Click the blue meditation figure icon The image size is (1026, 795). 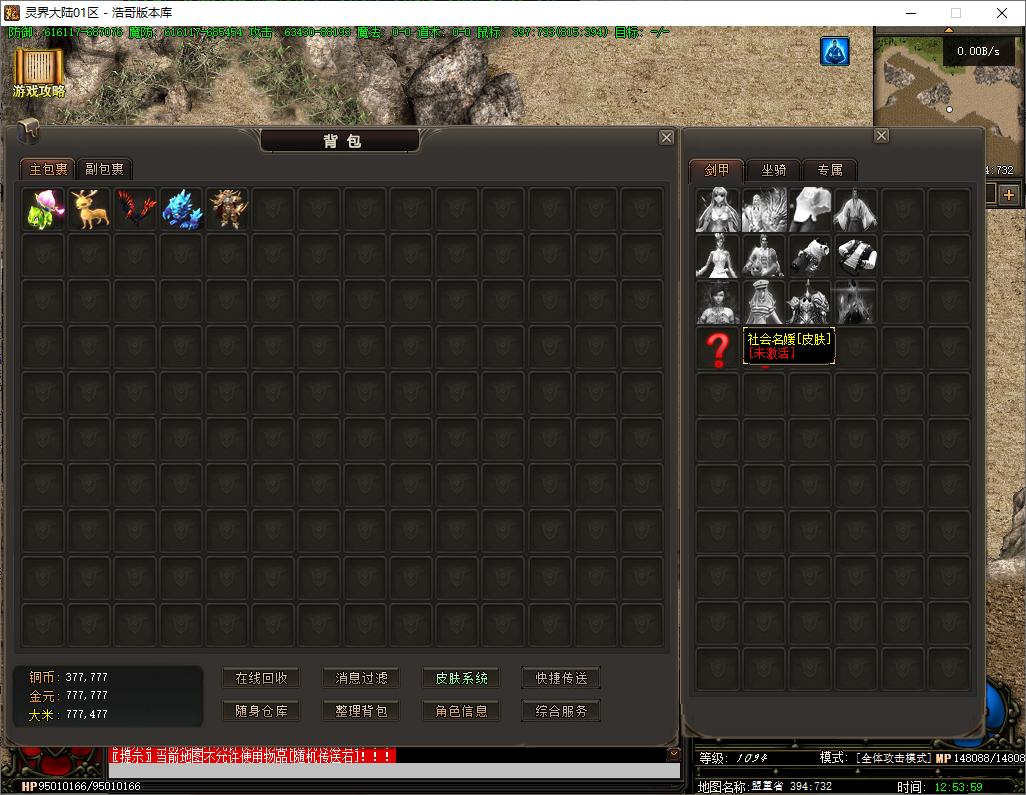click(x=835, y=52)
